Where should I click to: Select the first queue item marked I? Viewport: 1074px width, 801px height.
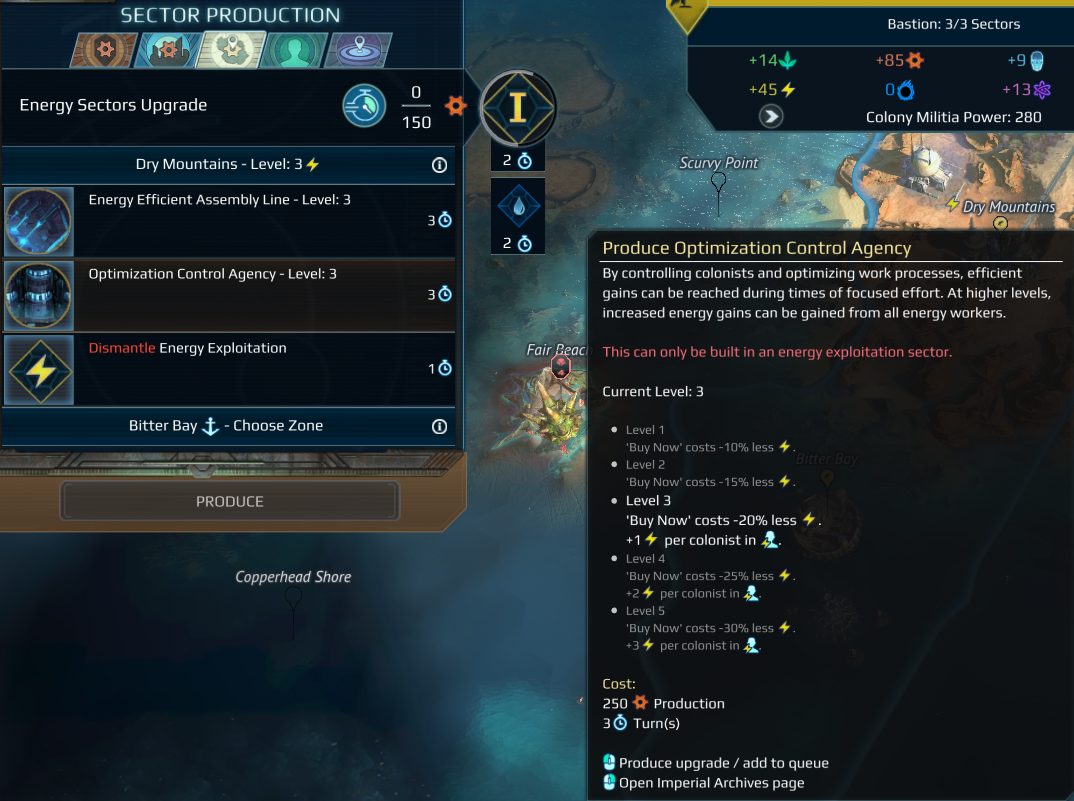517,107
